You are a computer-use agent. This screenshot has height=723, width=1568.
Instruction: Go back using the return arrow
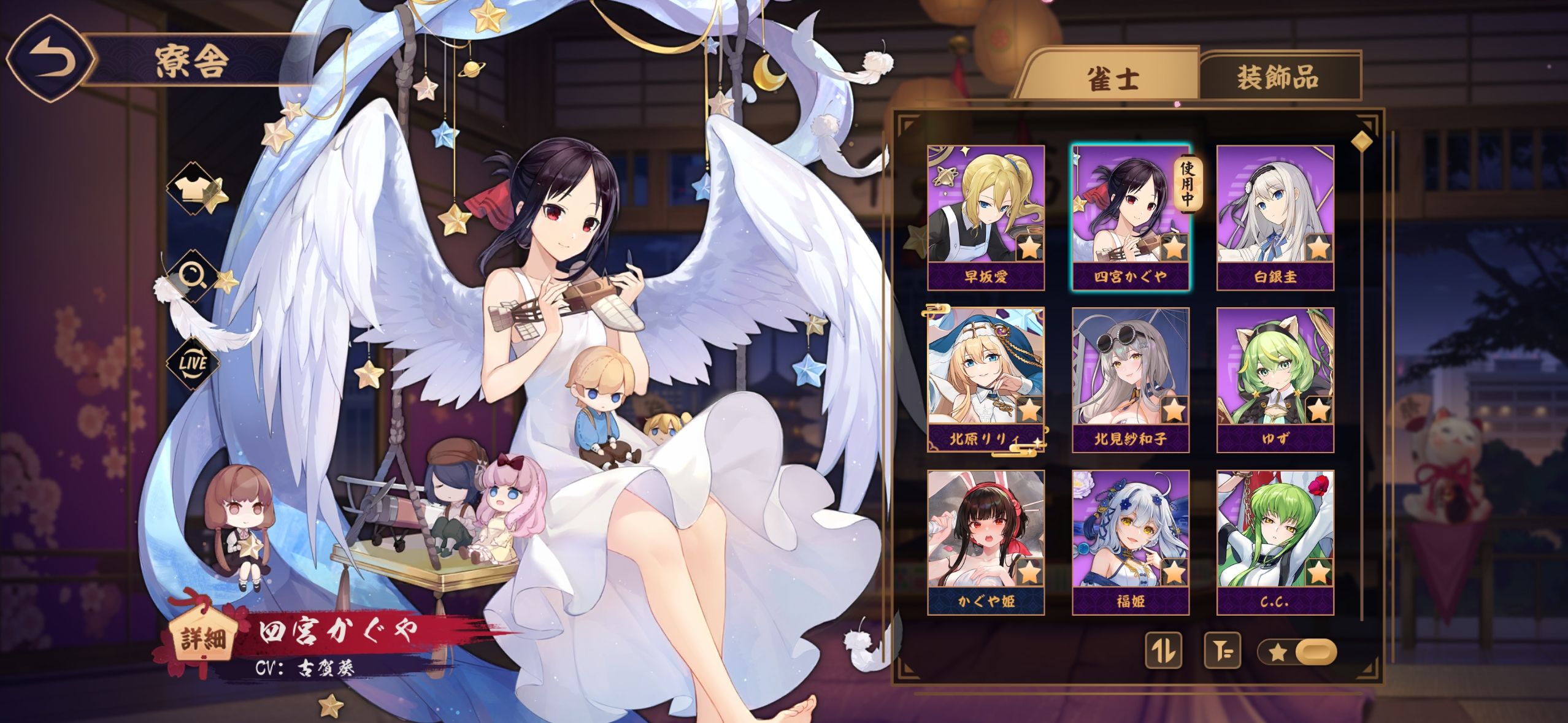[x=50, y=60]
